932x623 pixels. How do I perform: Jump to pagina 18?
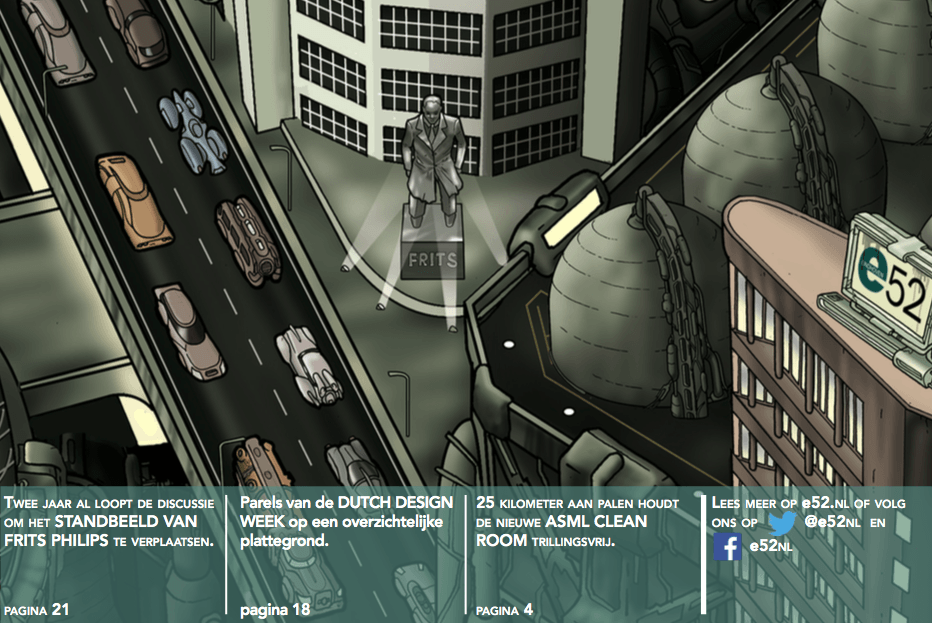pyautogui.click(x=275, y=609)
